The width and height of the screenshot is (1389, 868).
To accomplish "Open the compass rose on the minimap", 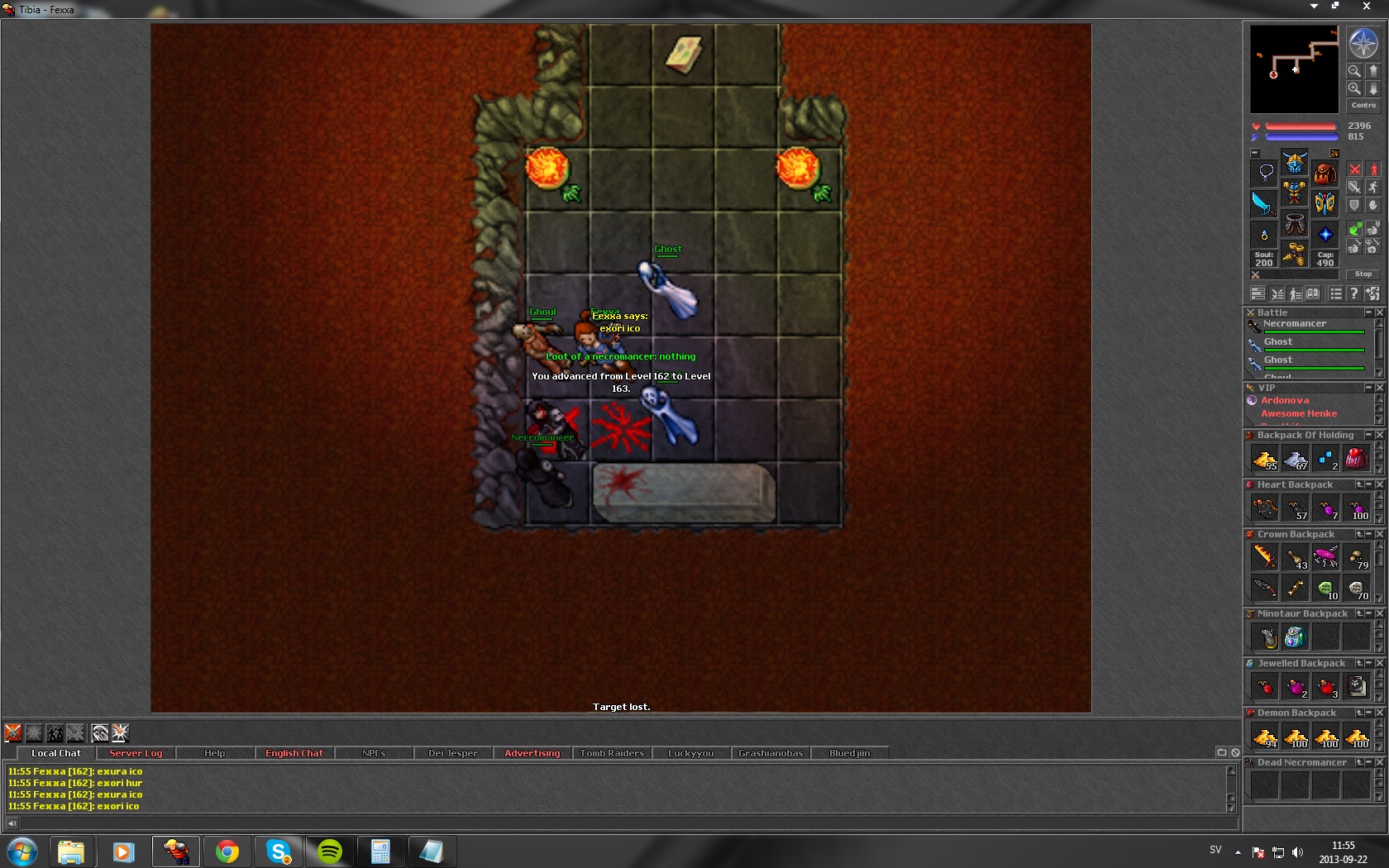I will [1363, 43].
